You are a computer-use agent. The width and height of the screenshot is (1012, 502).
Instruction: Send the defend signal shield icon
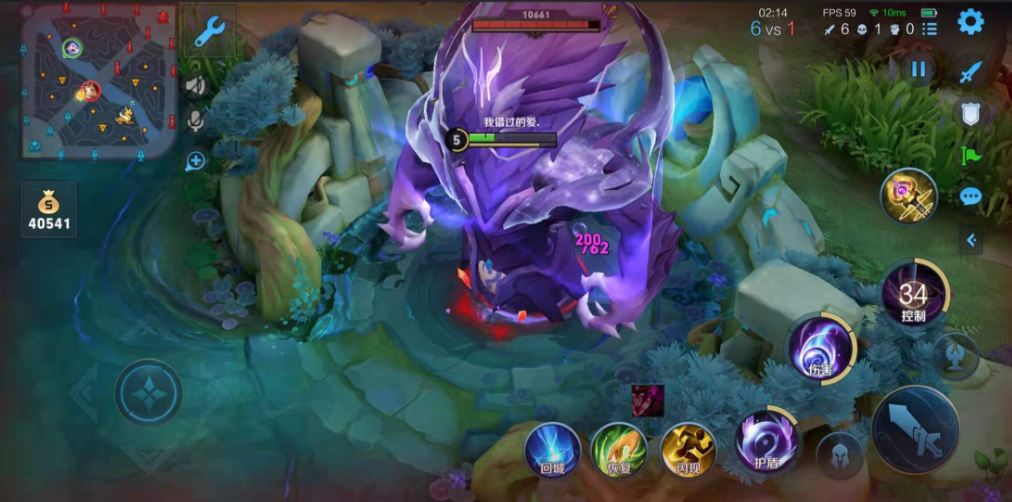tap(970, 113)
